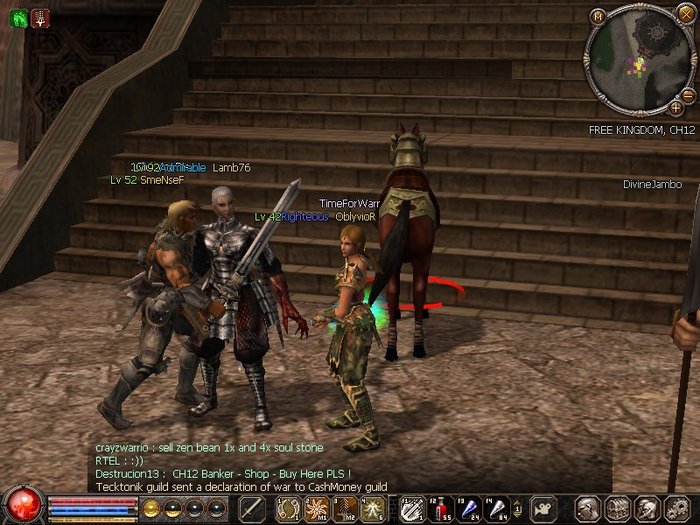Use the blue potion with 24 count

(469, 508)
